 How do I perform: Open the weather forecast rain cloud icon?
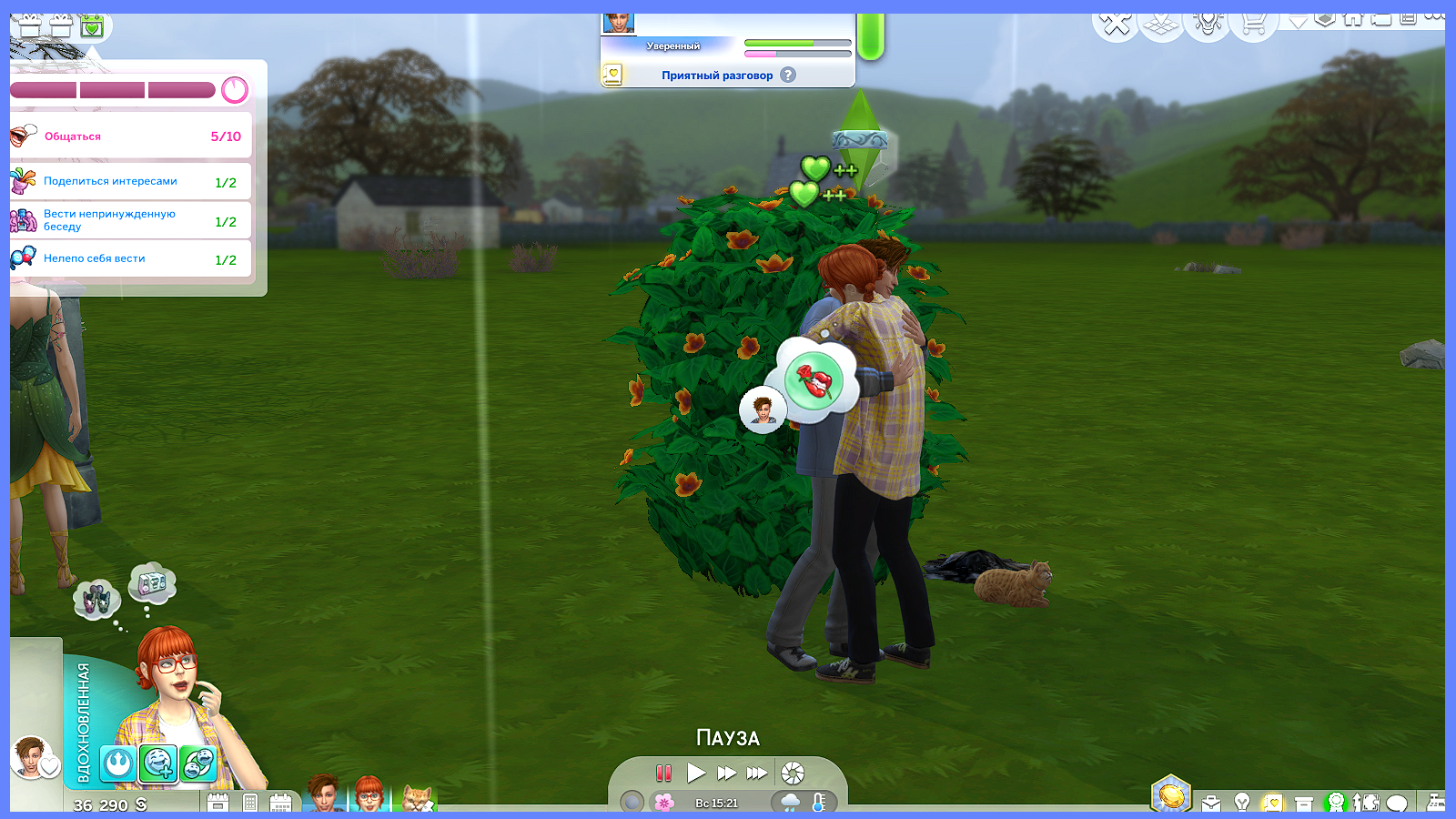pyautogui.click(x=790, y=803)
